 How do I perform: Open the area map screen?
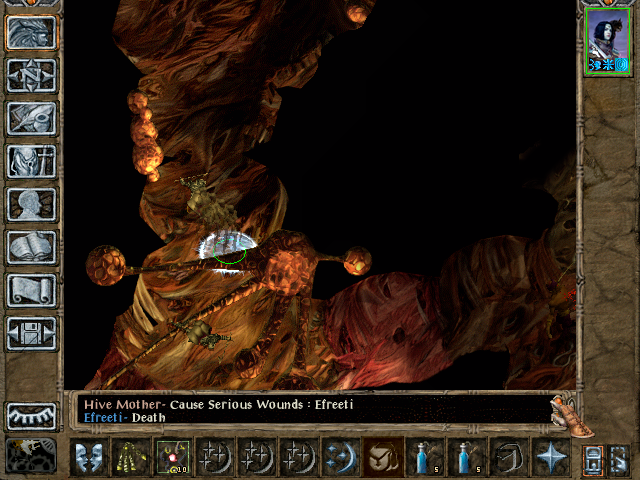31,75
